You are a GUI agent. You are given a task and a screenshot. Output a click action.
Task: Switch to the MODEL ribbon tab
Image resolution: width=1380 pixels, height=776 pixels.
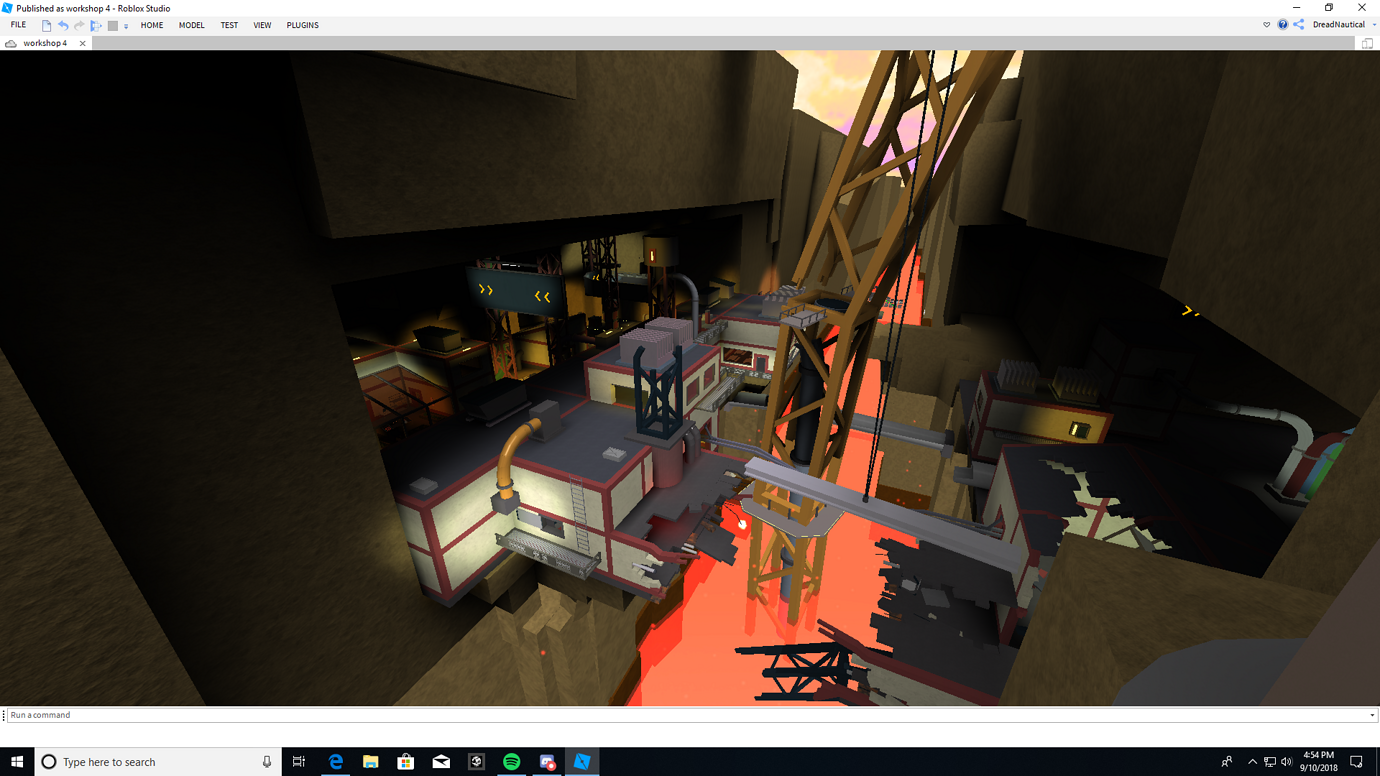pyautogui.click(x=191, y=24)
